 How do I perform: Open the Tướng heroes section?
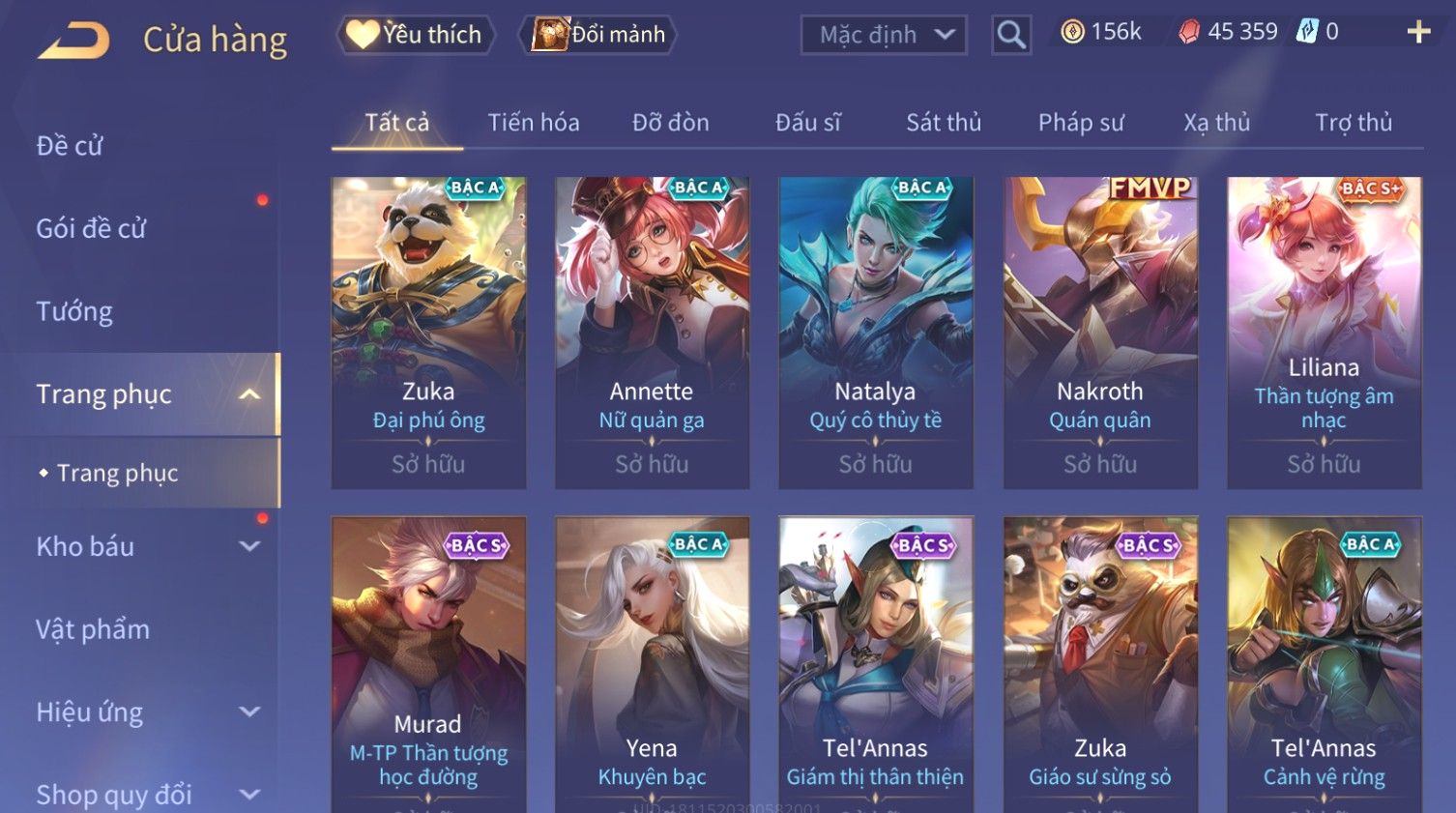pyautogui.click(x=74, y=311)
